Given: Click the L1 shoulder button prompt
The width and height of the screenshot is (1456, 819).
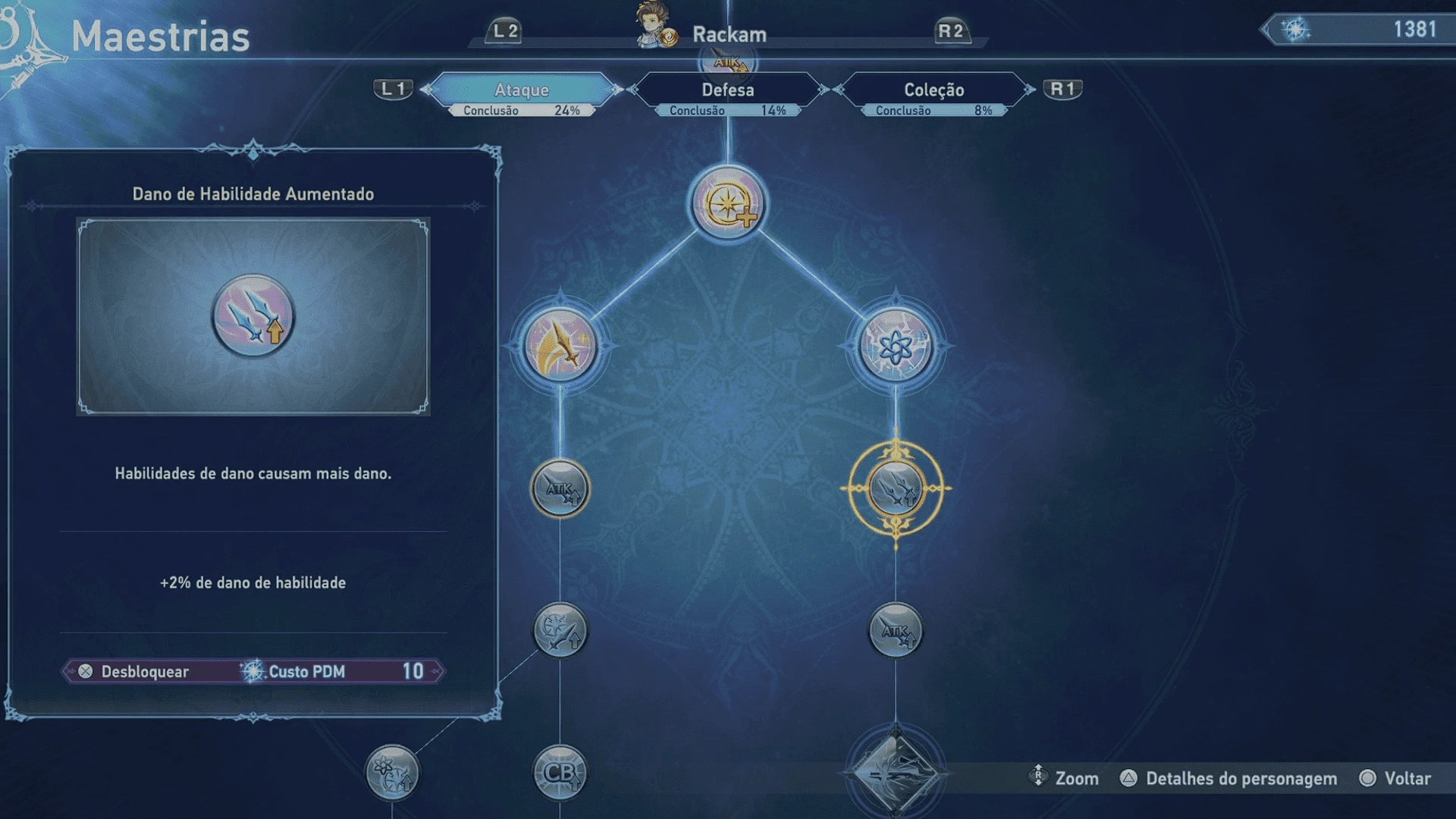Looking at the screenshot, I should [x=394, y=88].
